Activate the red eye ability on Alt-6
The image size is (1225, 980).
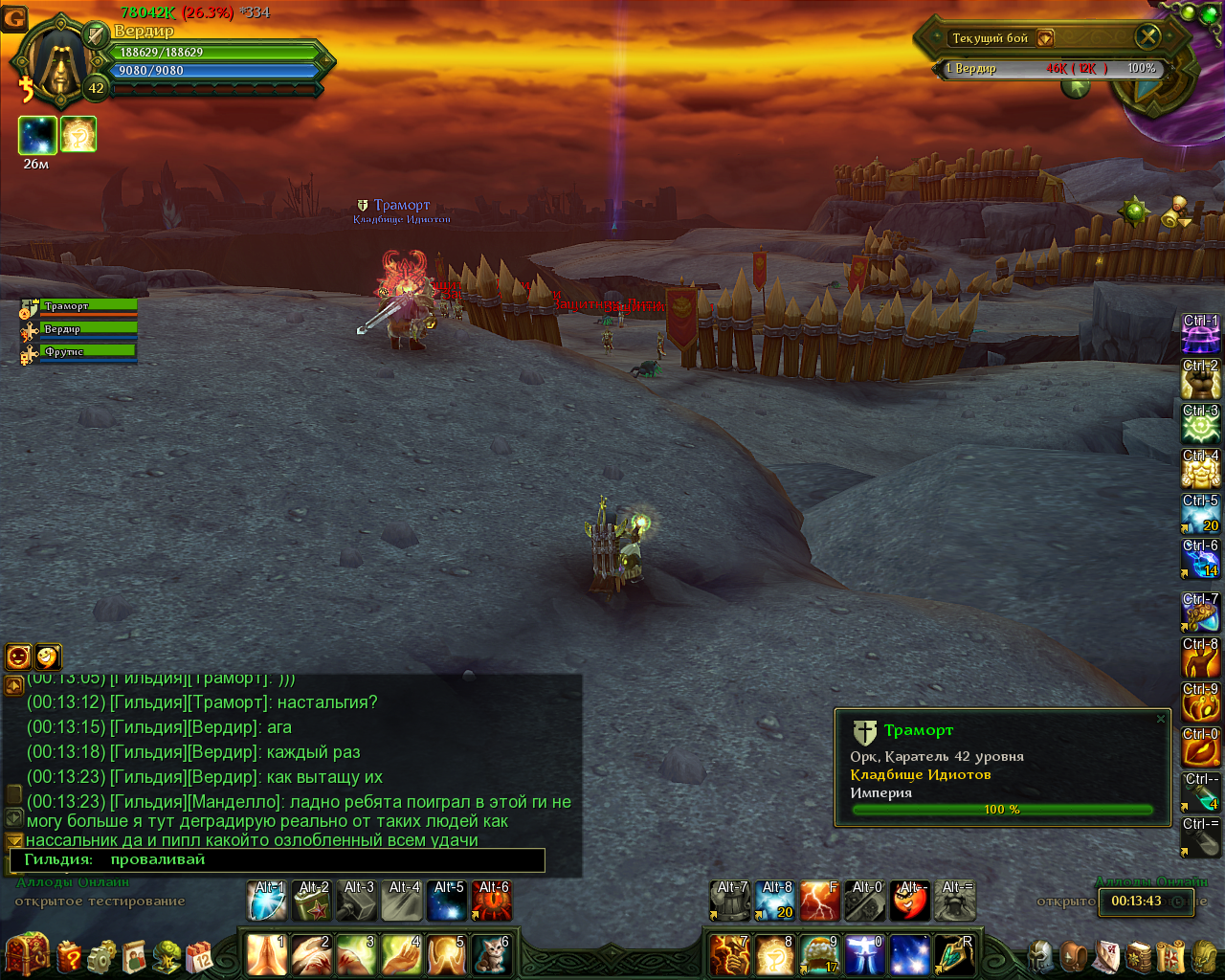492,901
